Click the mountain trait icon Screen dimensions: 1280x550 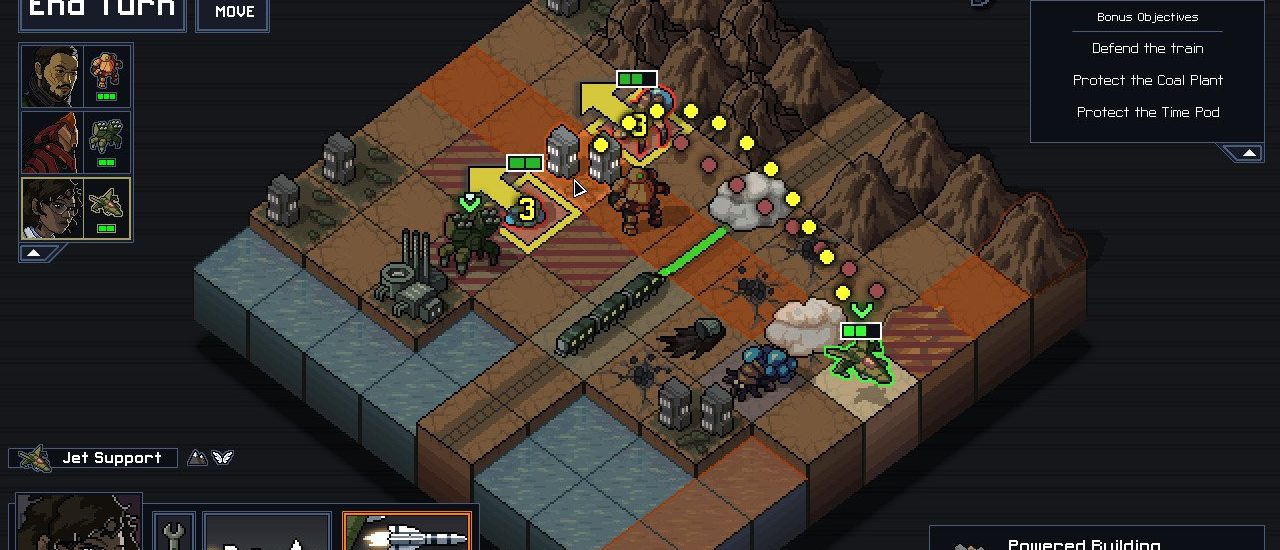(x=198, y=458)
